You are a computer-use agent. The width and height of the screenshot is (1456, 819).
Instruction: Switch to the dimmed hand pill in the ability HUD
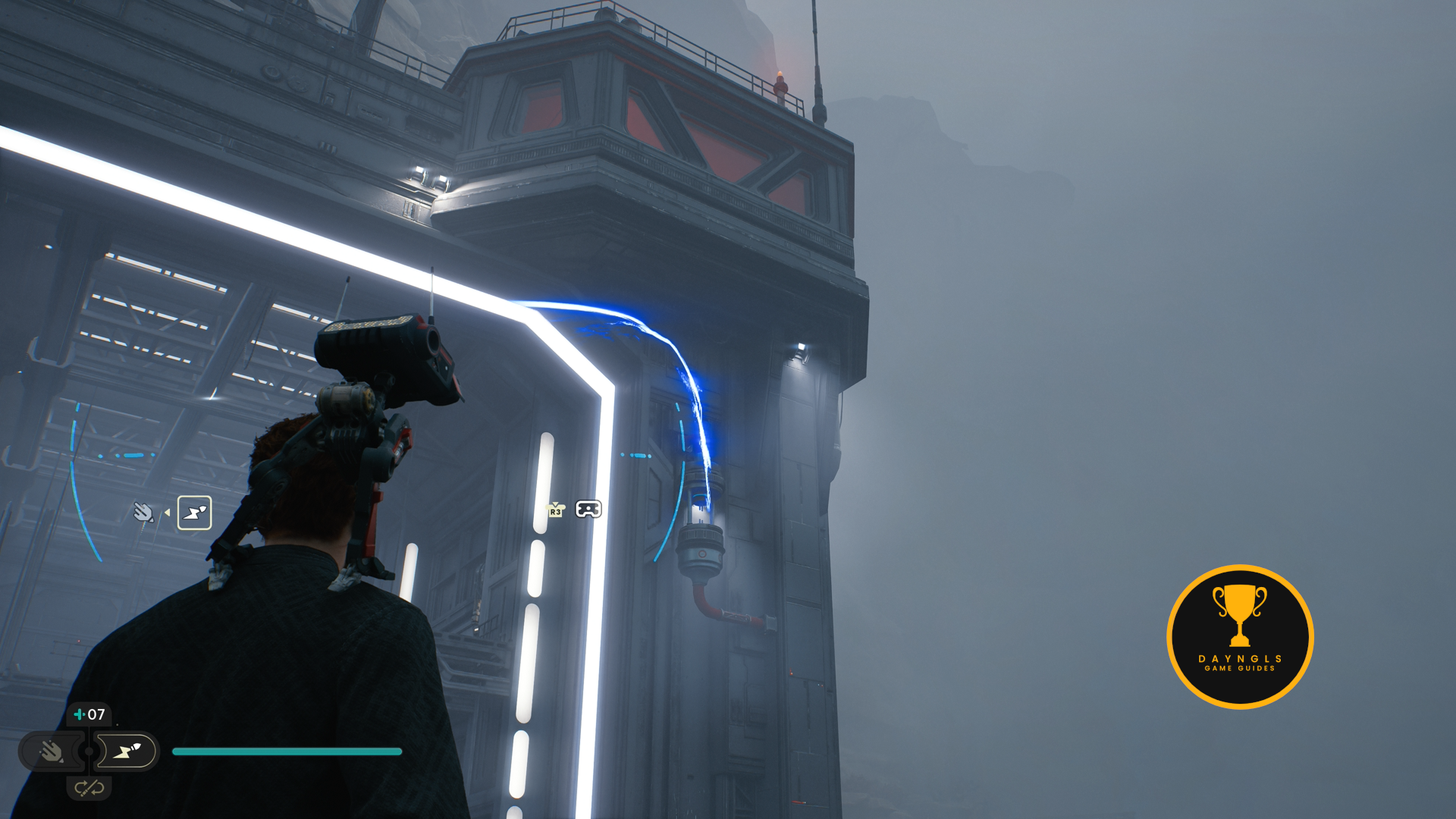(x=51, y=752)
